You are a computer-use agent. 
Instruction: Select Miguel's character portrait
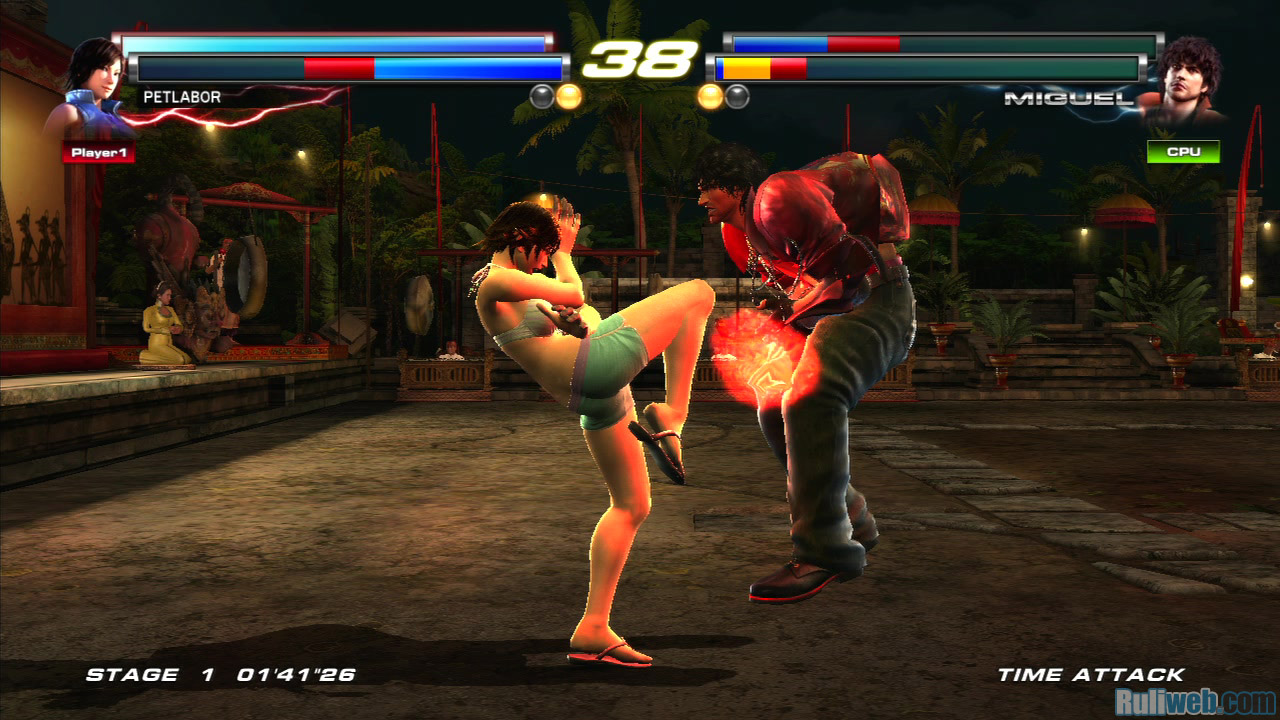1187,80
